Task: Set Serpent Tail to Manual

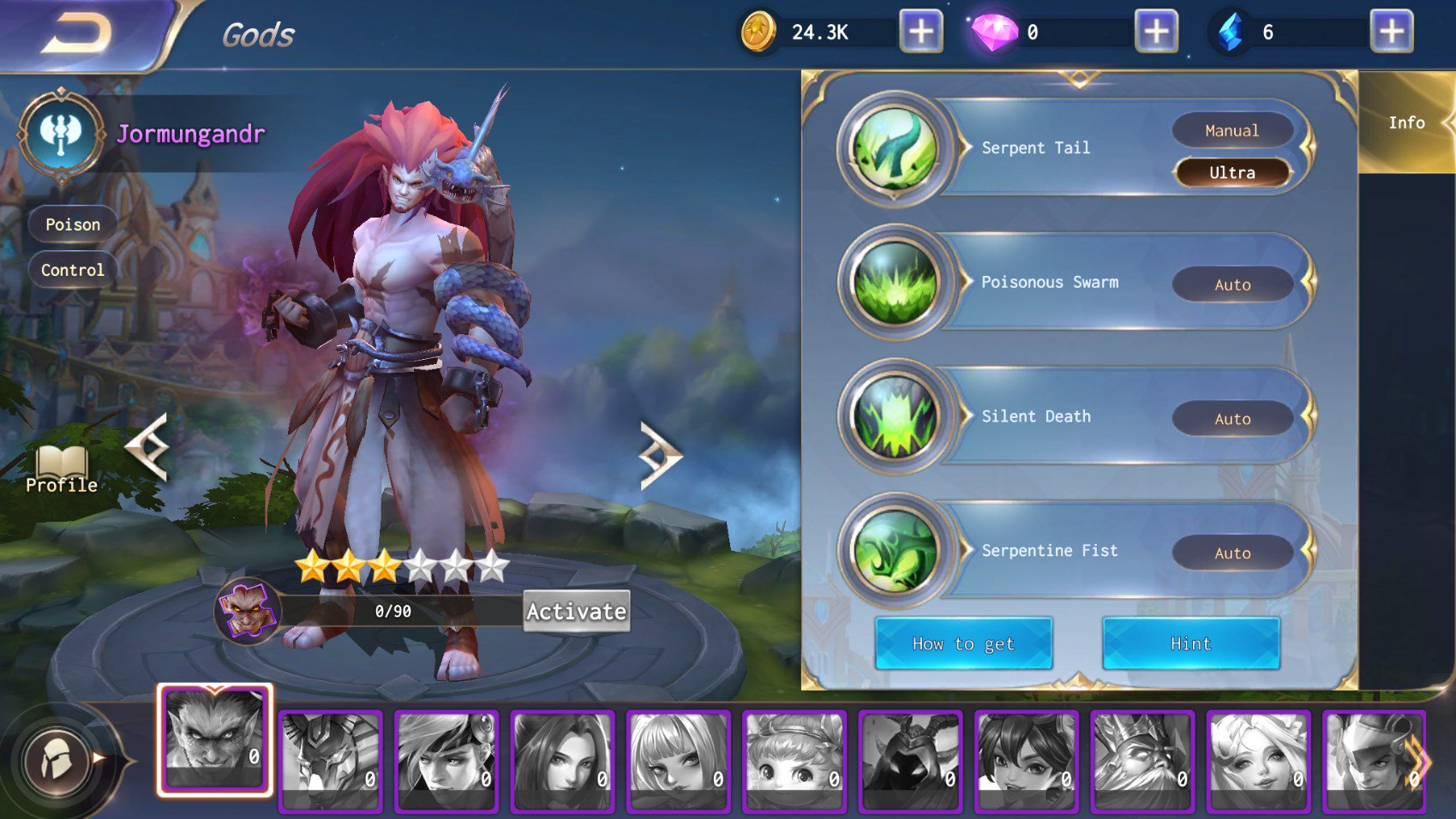Action: (1231, 131)
